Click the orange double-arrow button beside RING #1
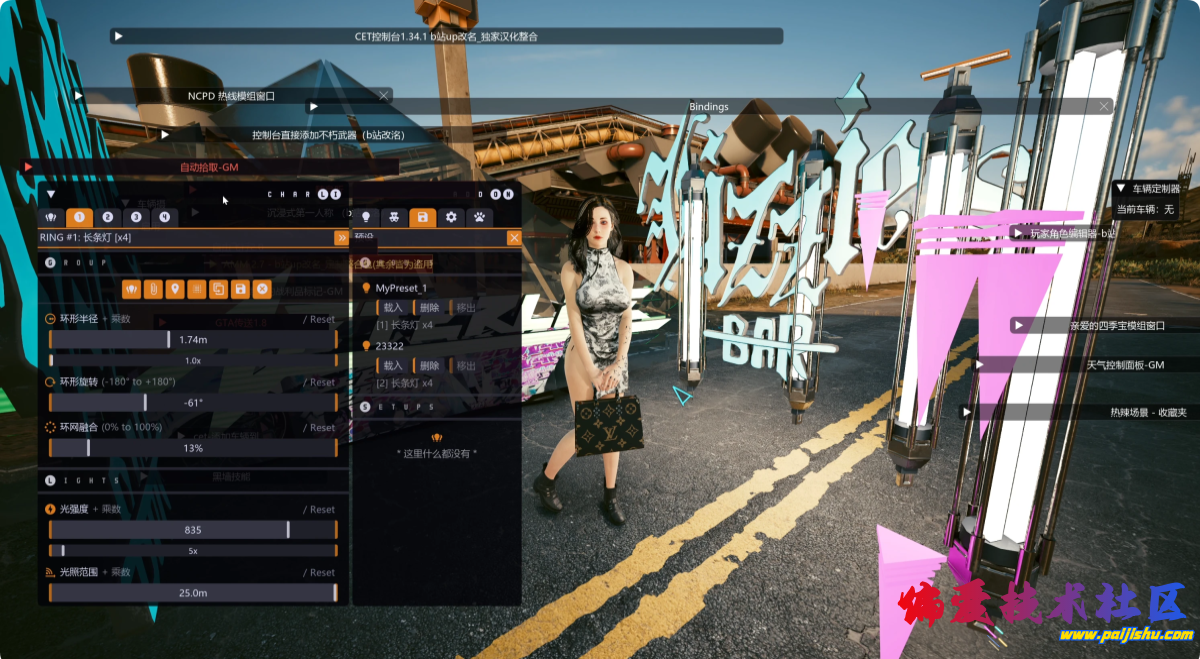 click(x=341, y=238)
